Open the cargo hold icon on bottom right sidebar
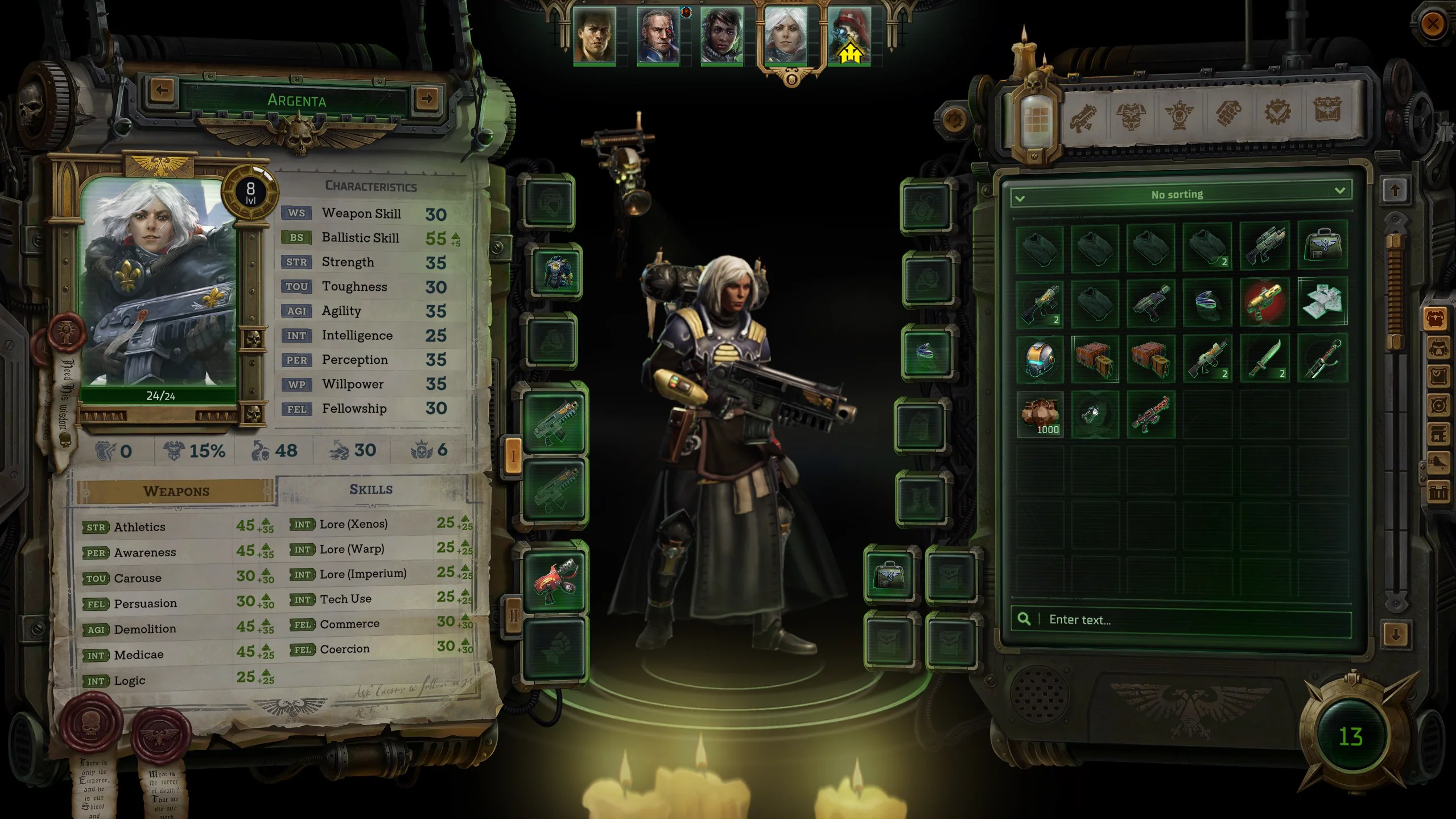The height and width of the screenshot is (819, 1456). [x=1438, y=492]
